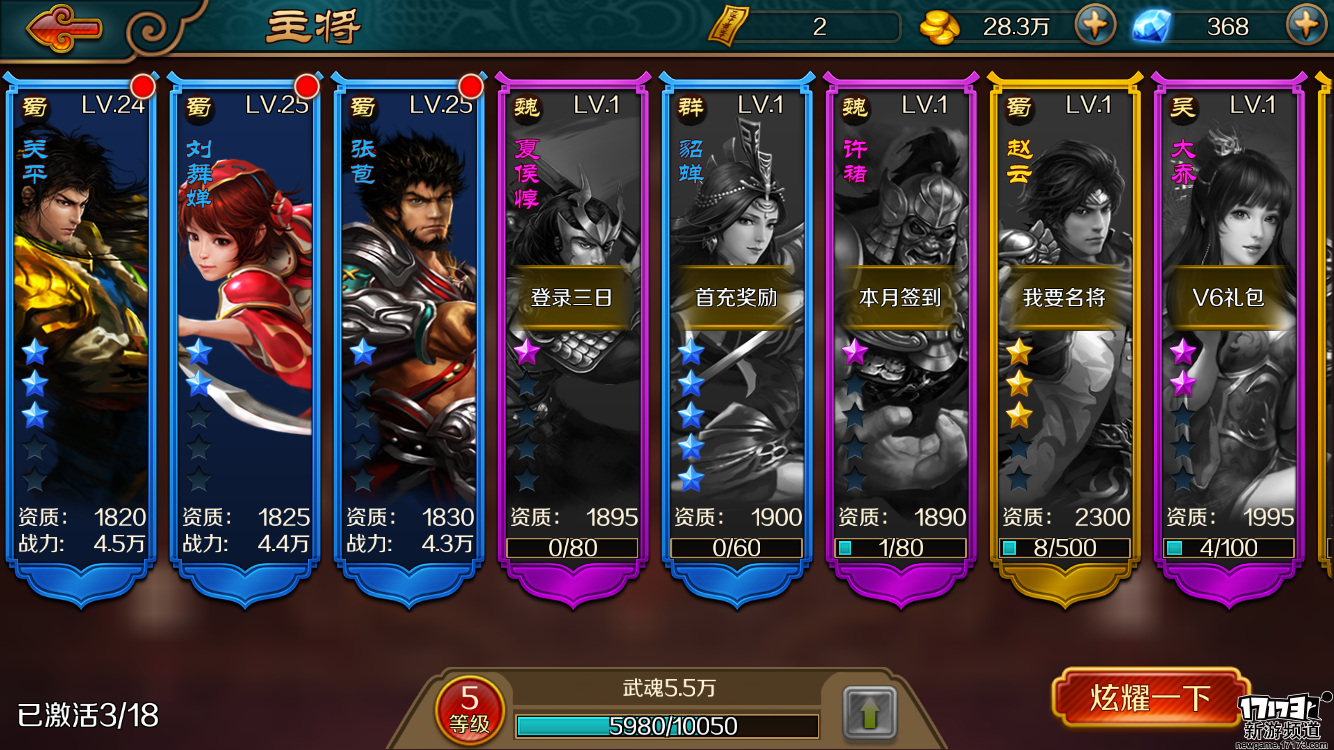This screenshot has width=1334, height=750.
Task: View the locked 夏侯惇 hero card
Action: click(572, 330)
